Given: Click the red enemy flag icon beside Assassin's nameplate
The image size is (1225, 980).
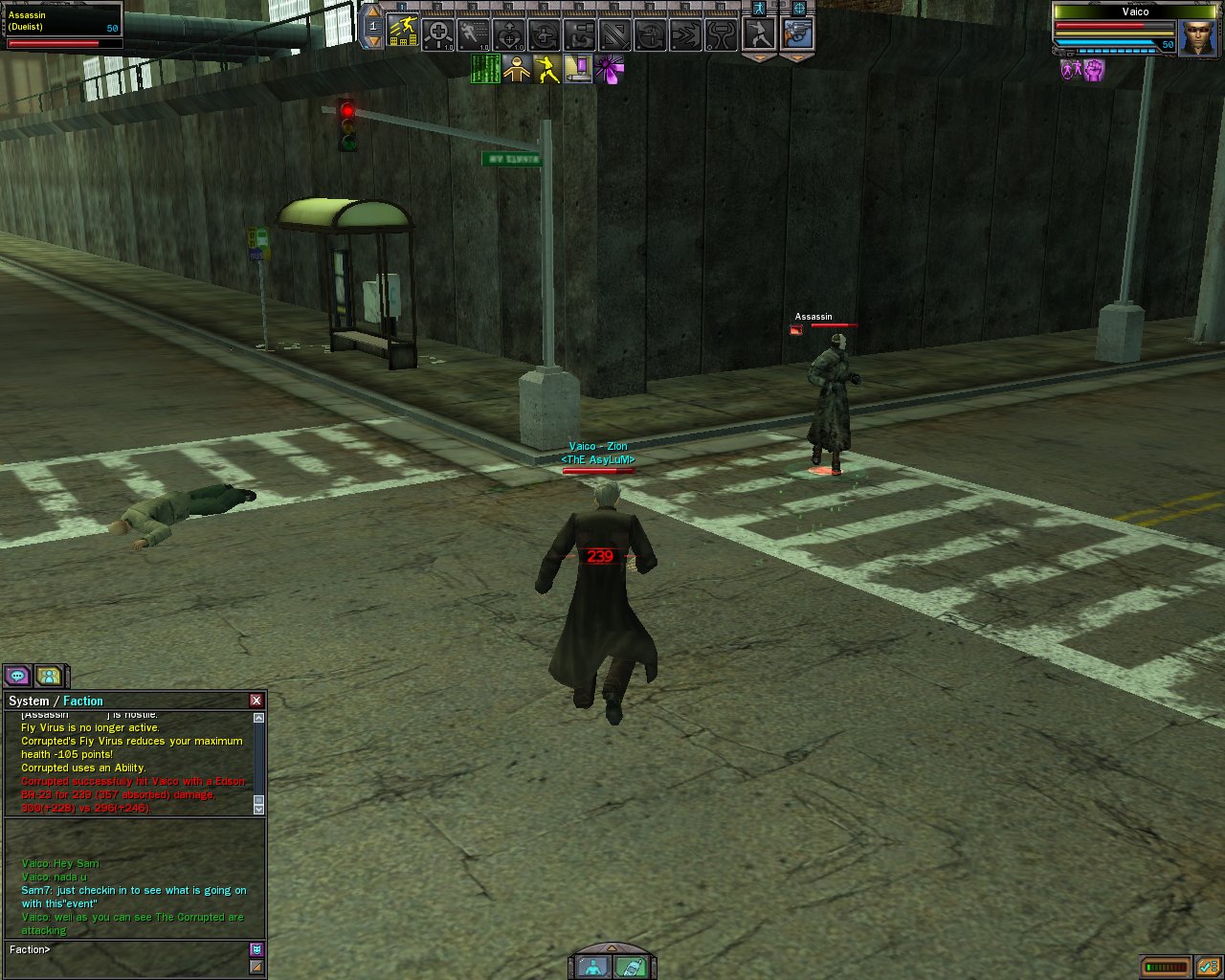Looking at the screenshot, I should tap(796, 330).
